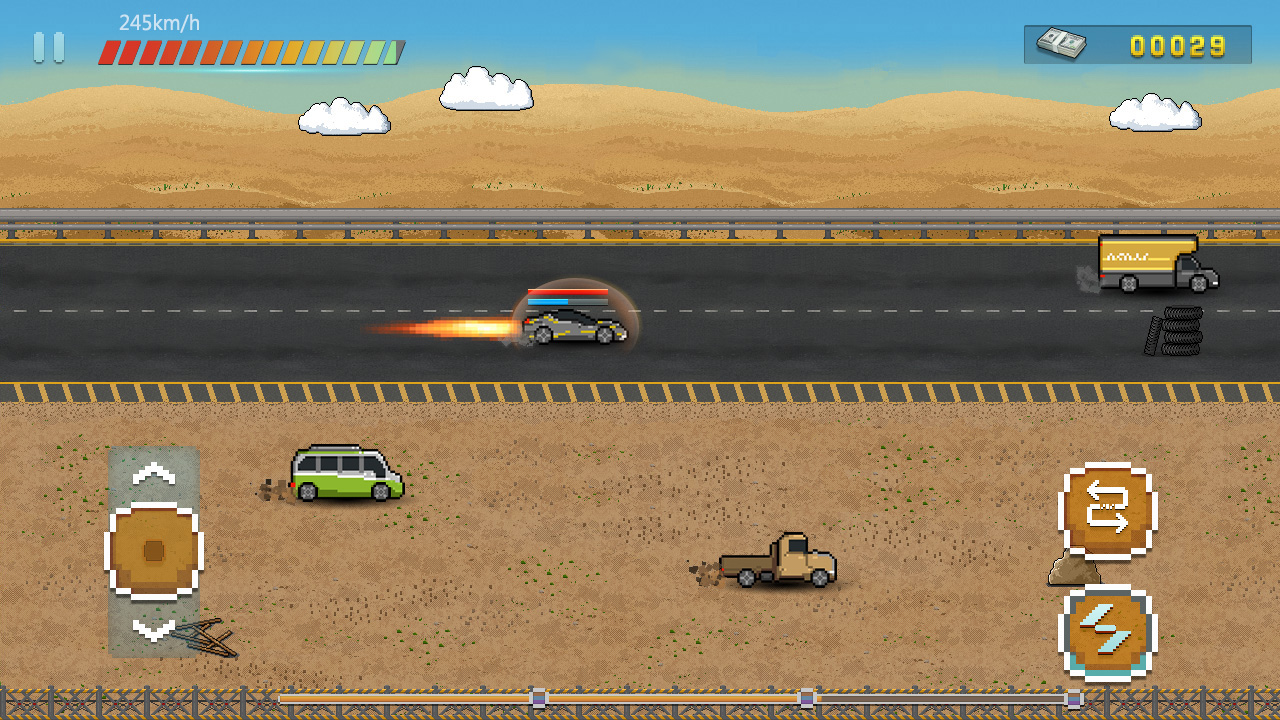This screenshot has height=720, width=1280.
Task: Activate the swap arrows button
Action: point(1107,510)
